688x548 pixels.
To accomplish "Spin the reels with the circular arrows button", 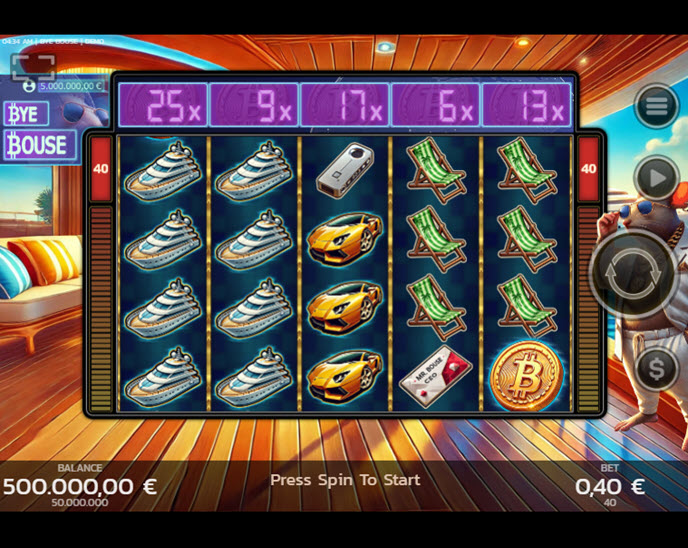I will coord(636,274).
